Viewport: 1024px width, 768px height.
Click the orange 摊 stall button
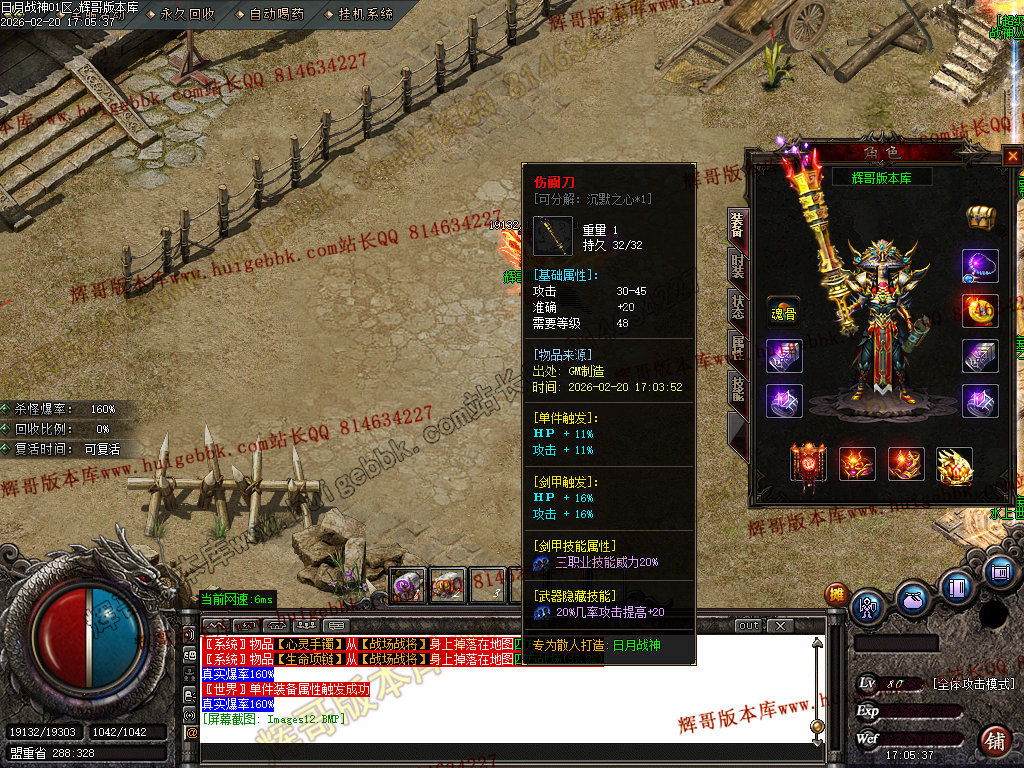[836, 595]
